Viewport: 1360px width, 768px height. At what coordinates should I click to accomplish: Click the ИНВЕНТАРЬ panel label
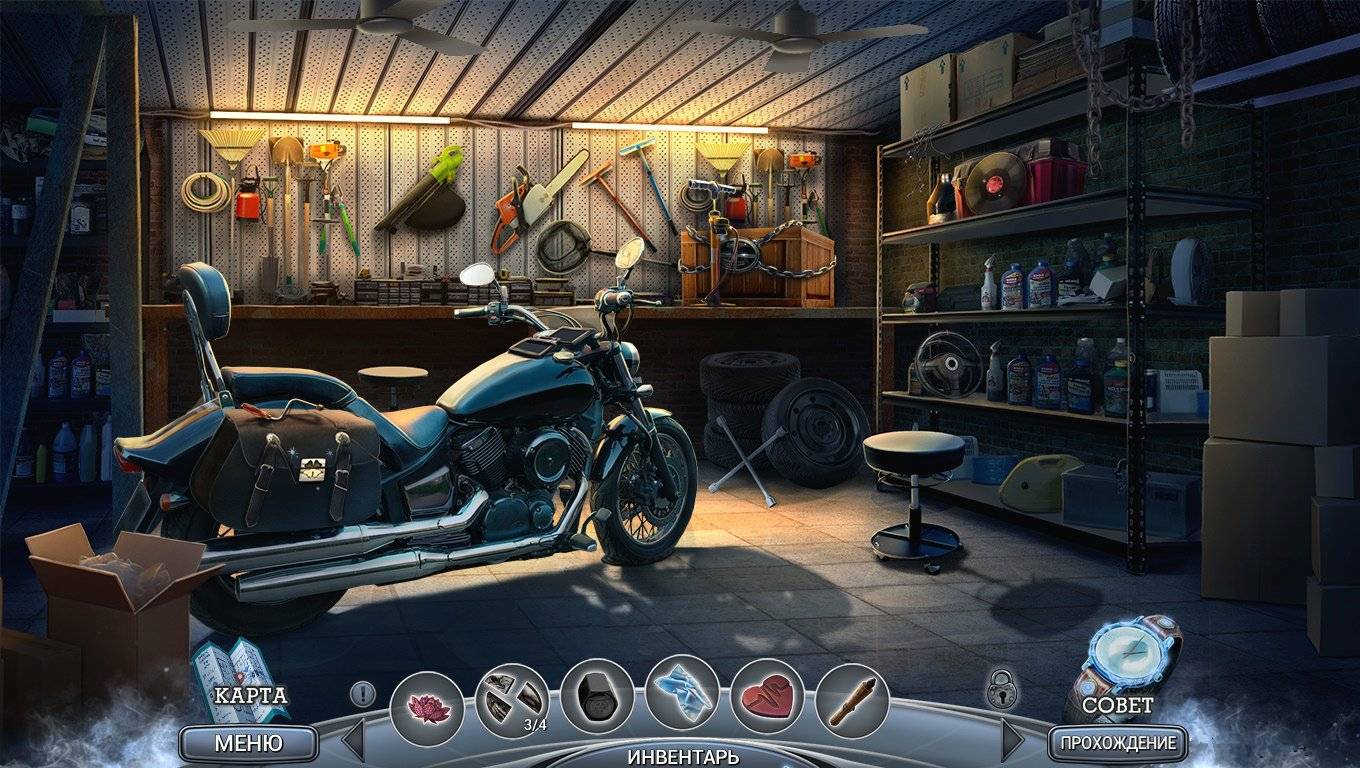(x=683, y=756)
